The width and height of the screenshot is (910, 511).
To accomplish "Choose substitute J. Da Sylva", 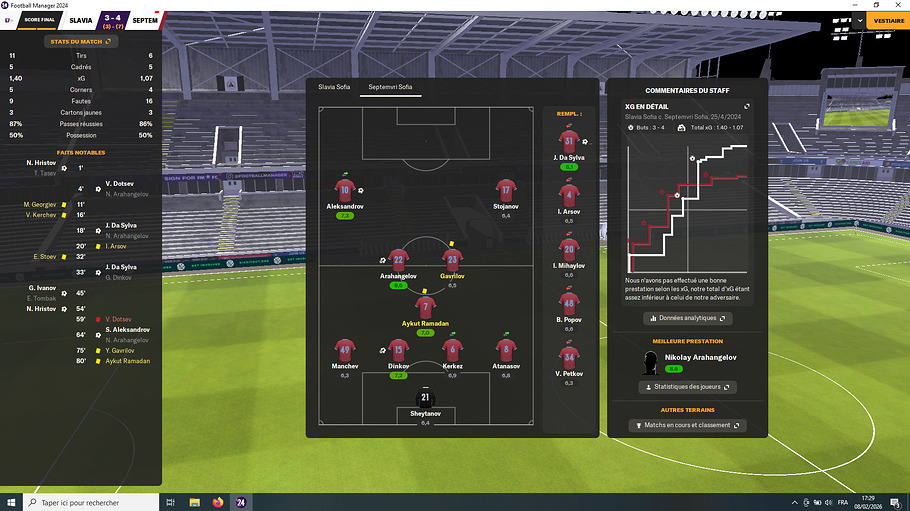I will (568, 143).
